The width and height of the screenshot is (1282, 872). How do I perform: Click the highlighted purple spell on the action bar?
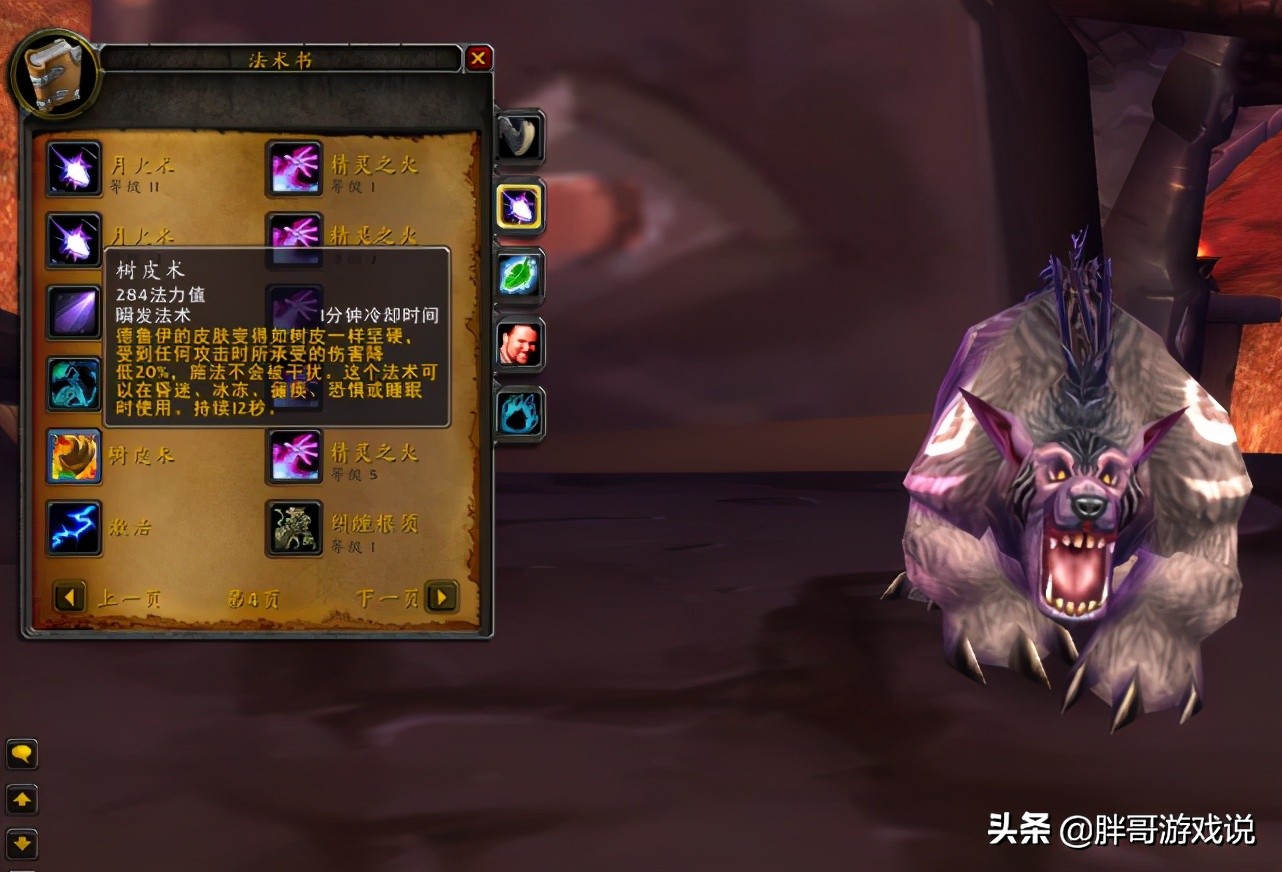[518, 206]
